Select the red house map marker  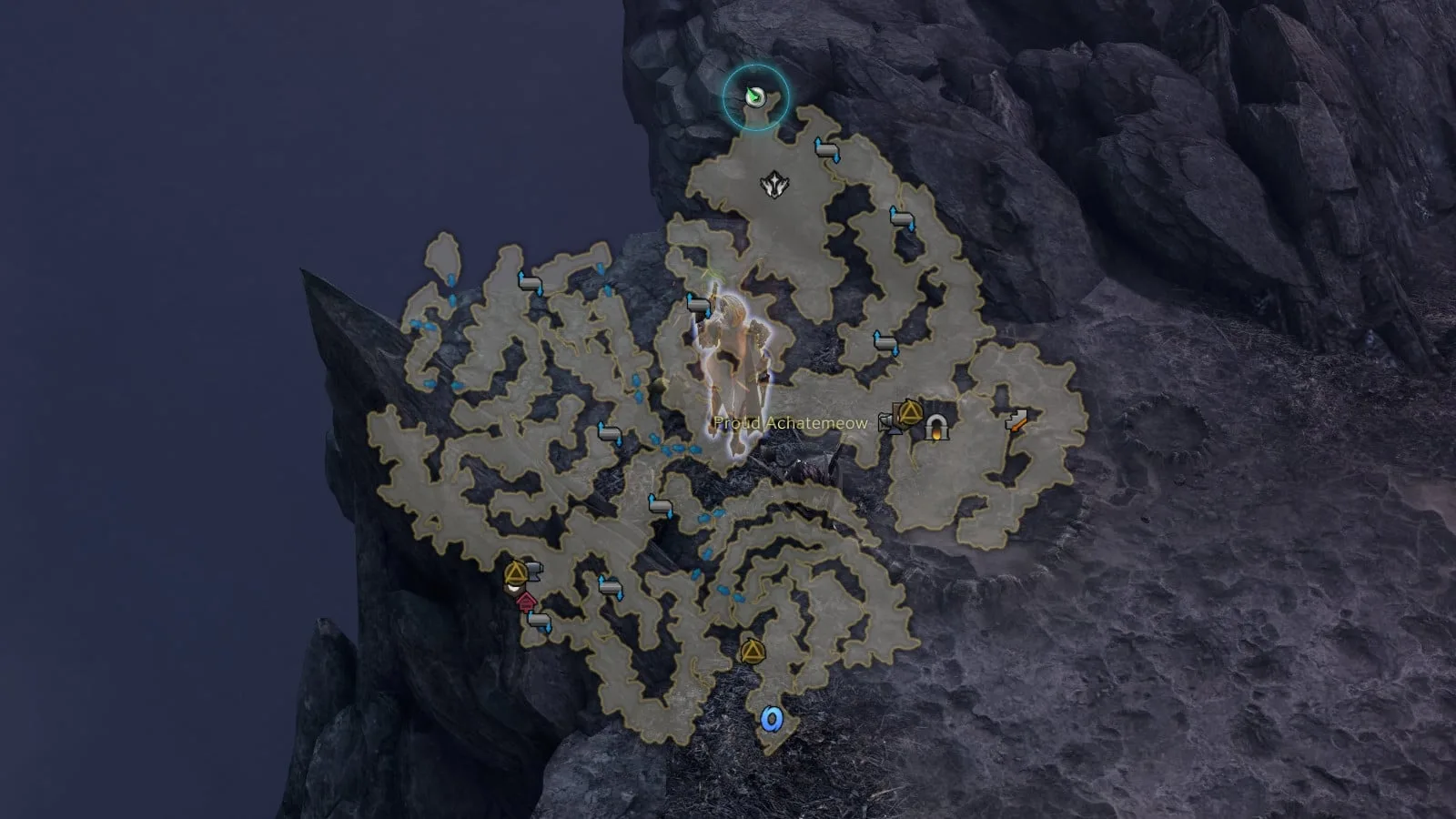[525, 600]
